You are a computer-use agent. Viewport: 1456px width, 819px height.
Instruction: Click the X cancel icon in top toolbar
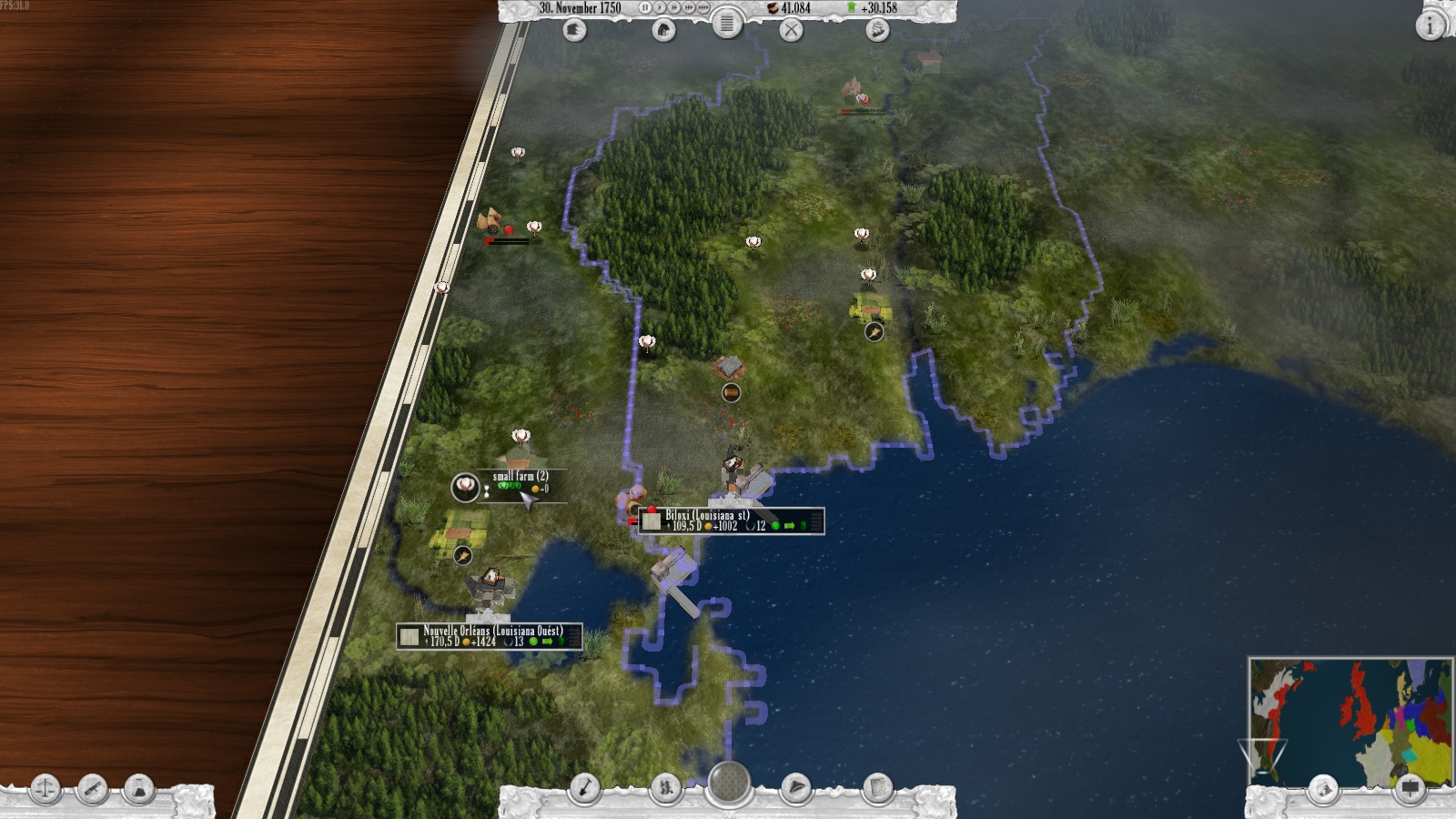point(792,30)
